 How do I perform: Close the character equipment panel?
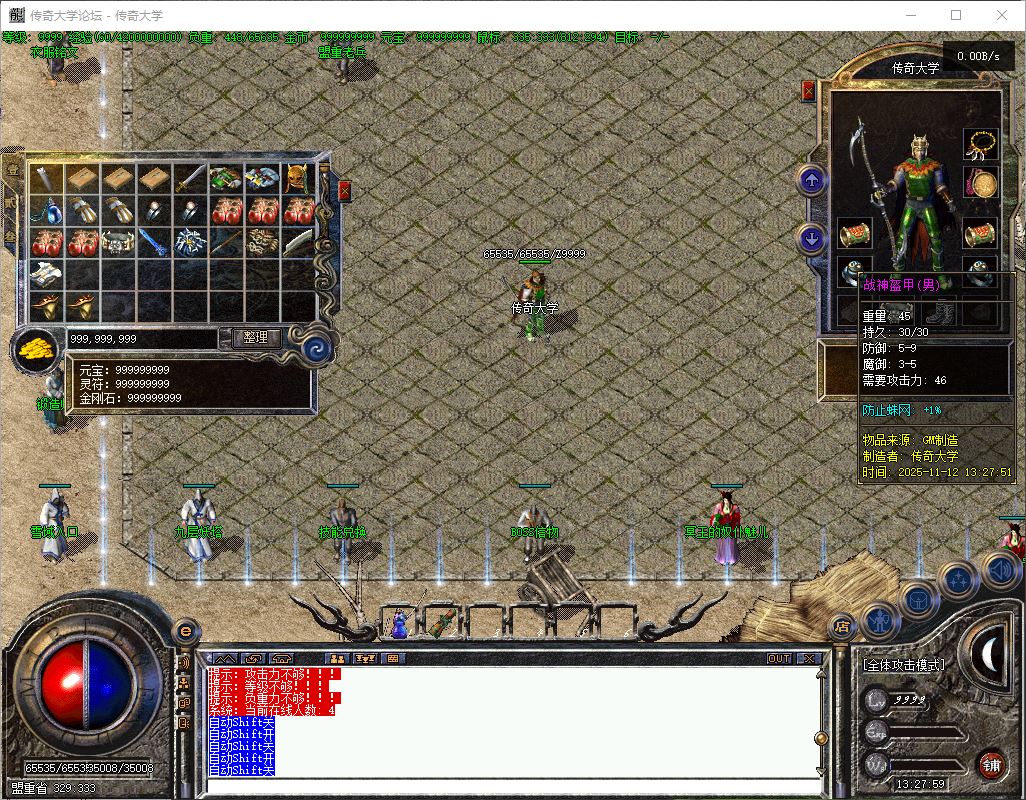click(x=808, y=91)
